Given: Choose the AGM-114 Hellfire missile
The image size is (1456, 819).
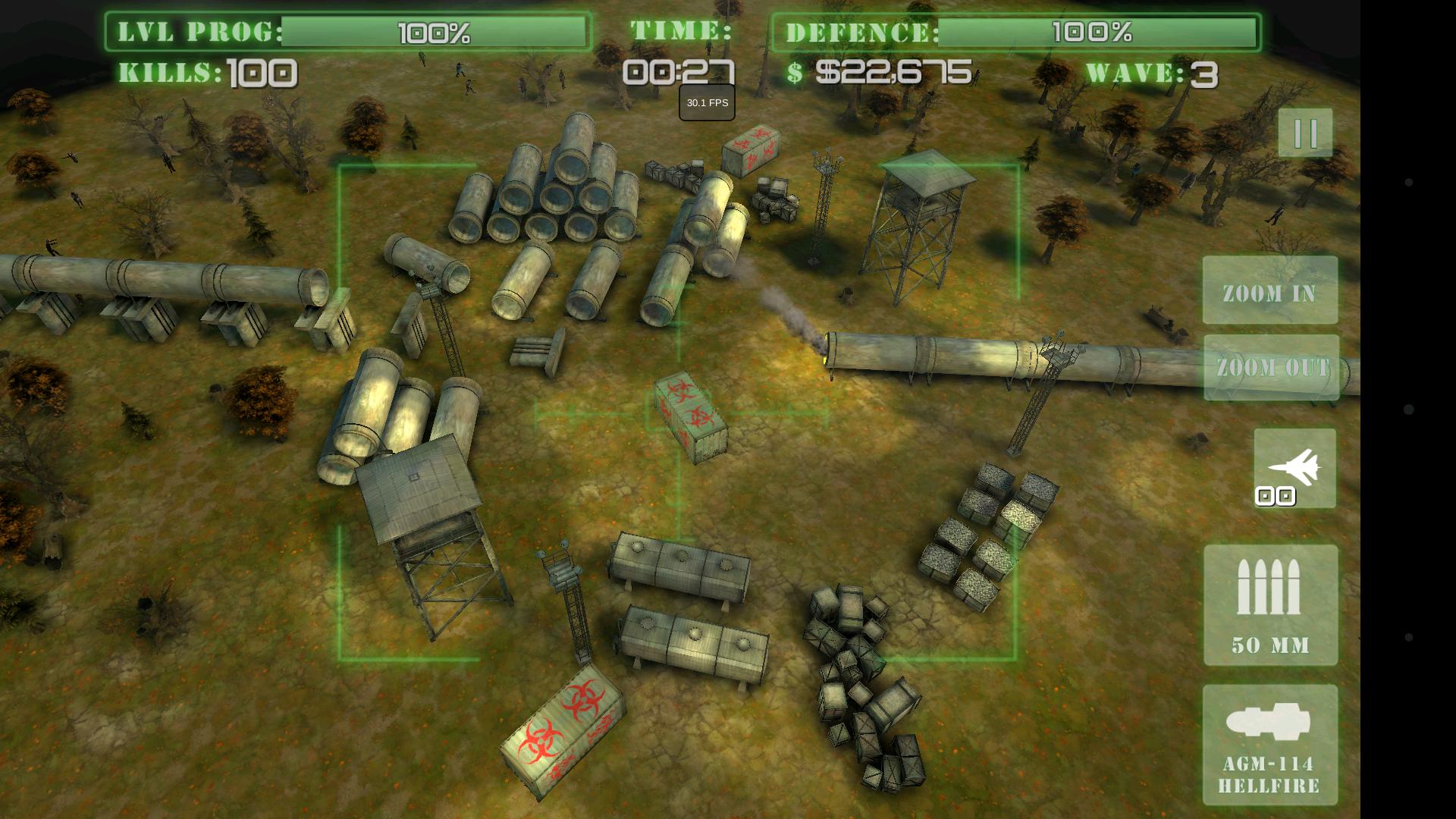Looking at the screenshot, I should [x=1270, y=745].
